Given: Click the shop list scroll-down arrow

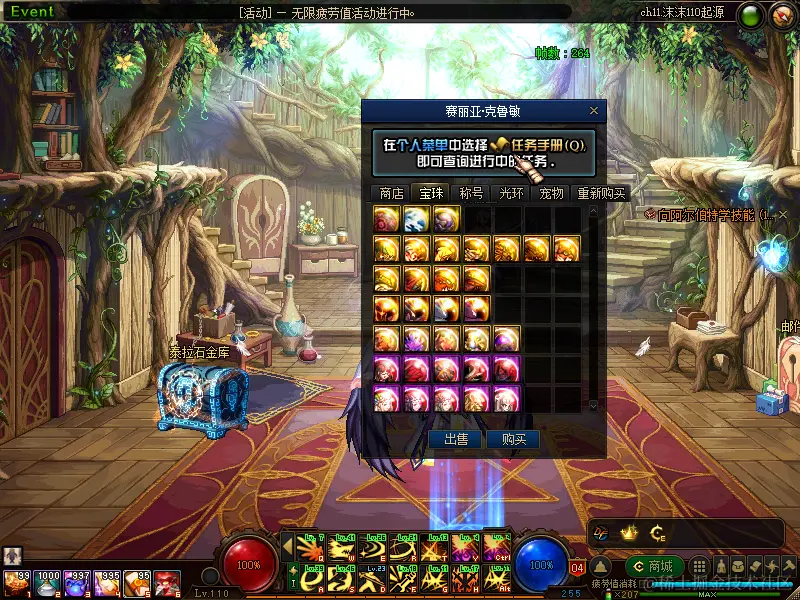Looking at the screenshot, I should 592,405.
